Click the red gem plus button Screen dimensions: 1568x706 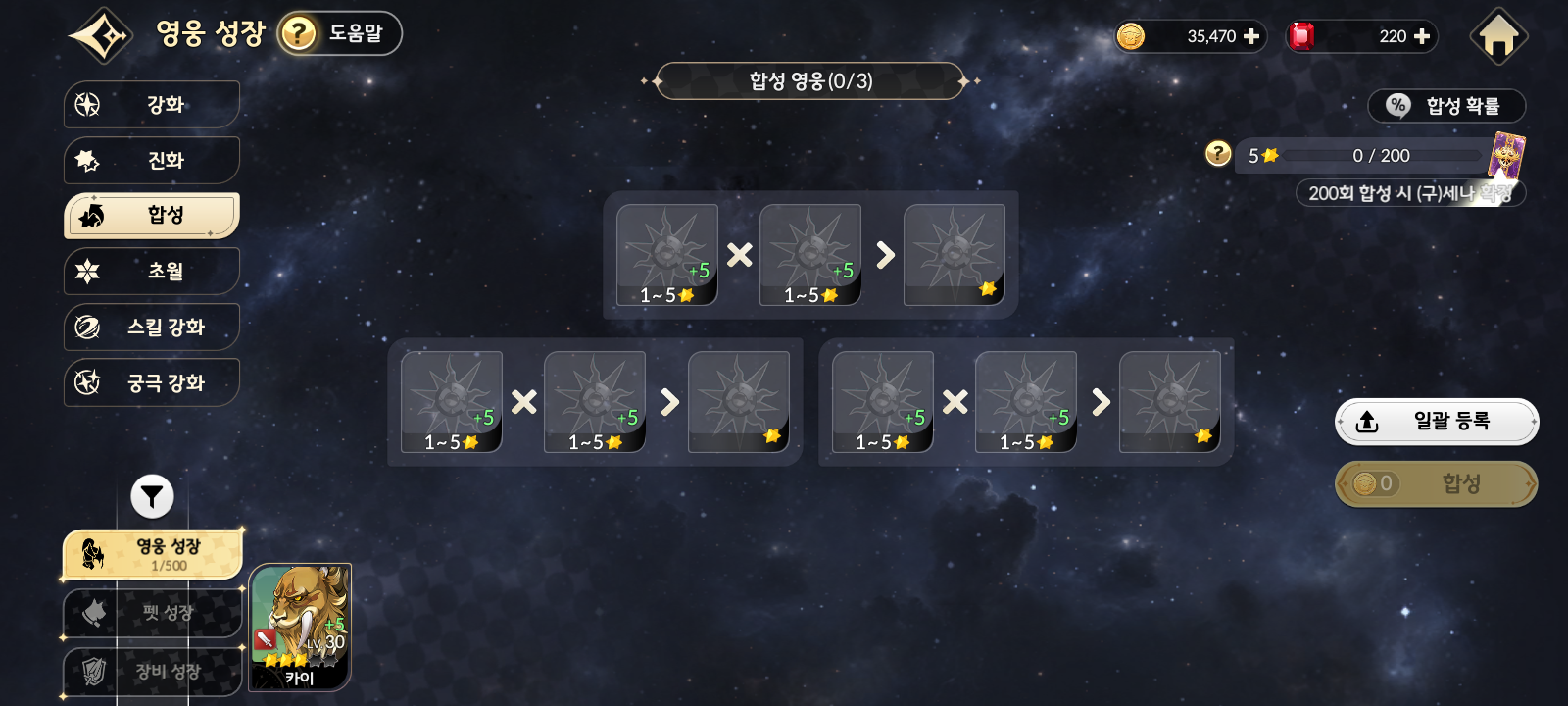pos(1422,36)
